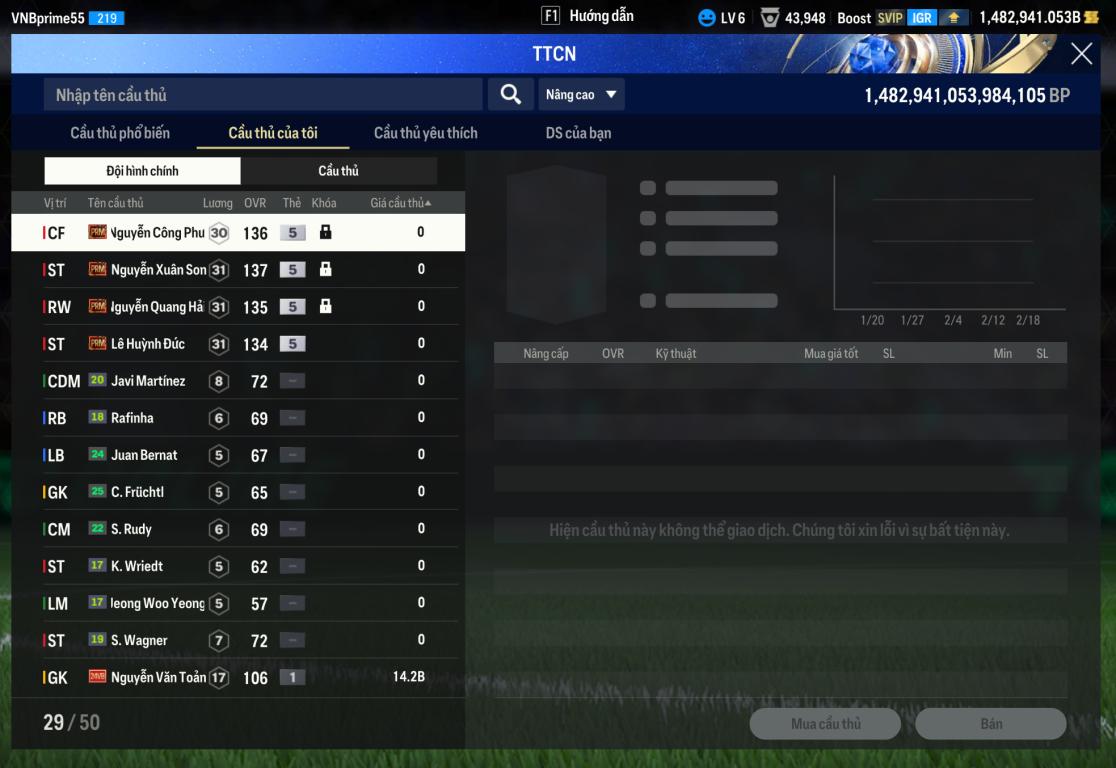Sort the list by Giá cầu thủ
The image size is (1116, 768).
[400, 203]
